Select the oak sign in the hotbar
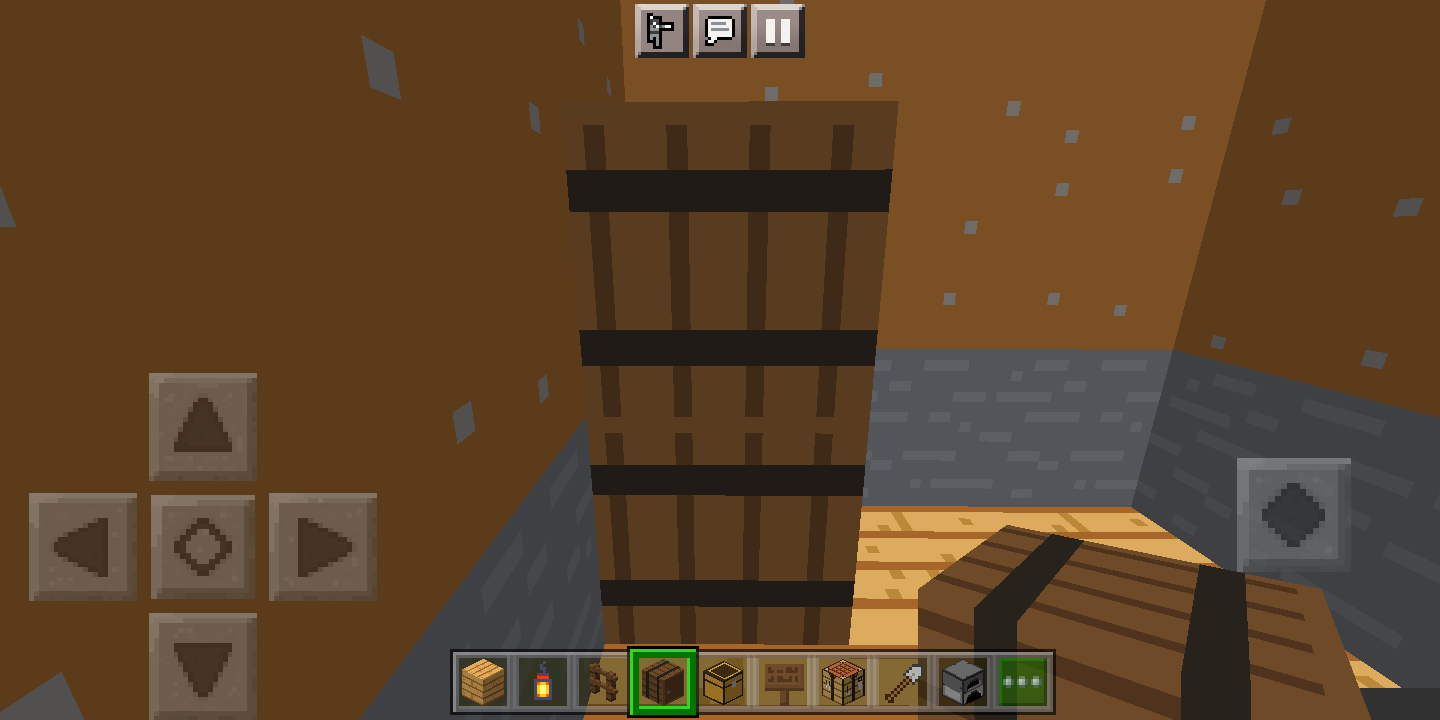1440x720 pixels. tap(783, 681)
